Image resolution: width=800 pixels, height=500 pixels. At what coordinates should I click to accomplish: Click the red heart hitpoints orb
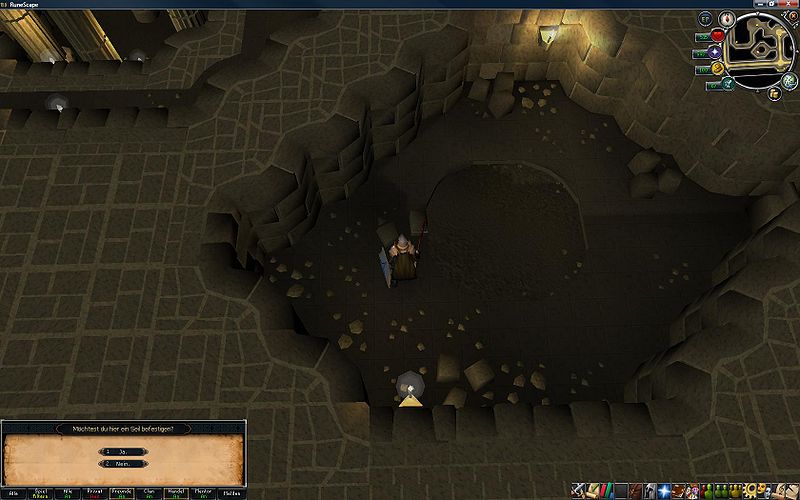[718, 36]
